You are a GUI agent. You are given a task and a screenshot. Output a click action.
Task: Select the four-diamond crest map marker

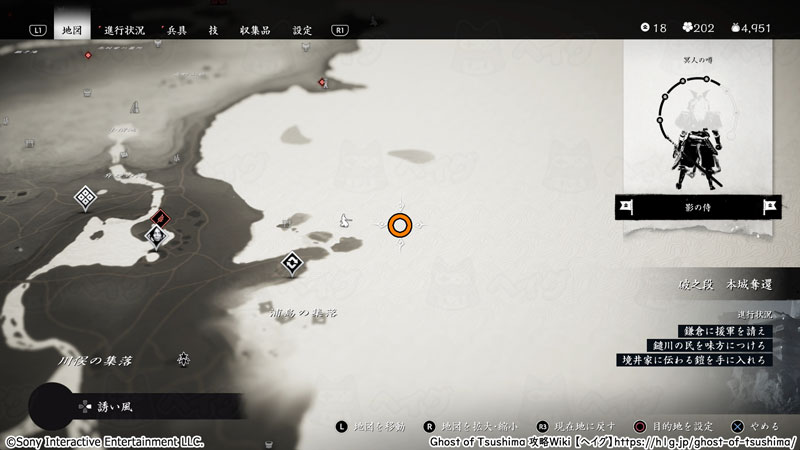[85, 198]
